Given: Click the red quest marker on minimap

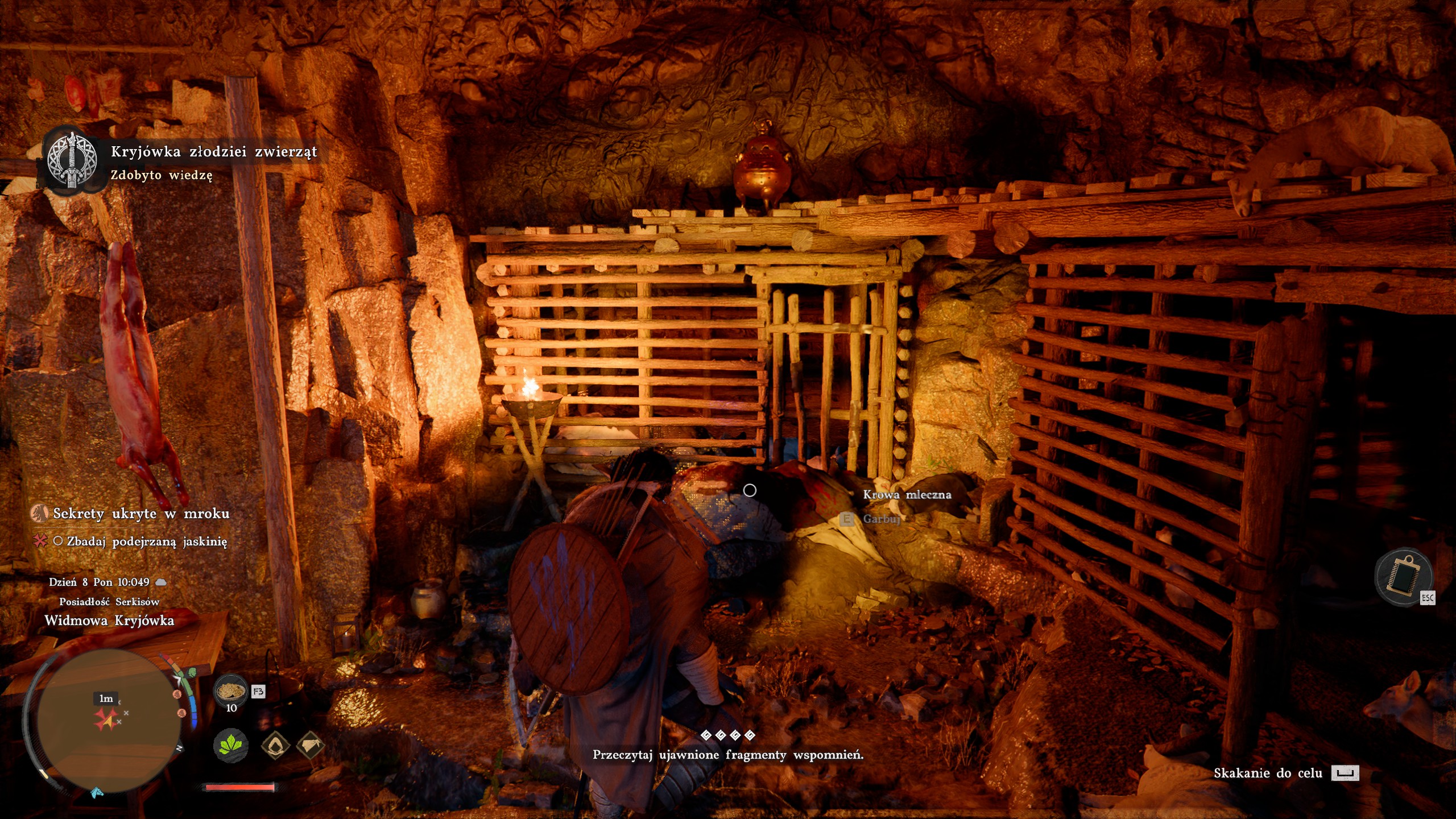Looking at the screenshot, I should [106, 719].
